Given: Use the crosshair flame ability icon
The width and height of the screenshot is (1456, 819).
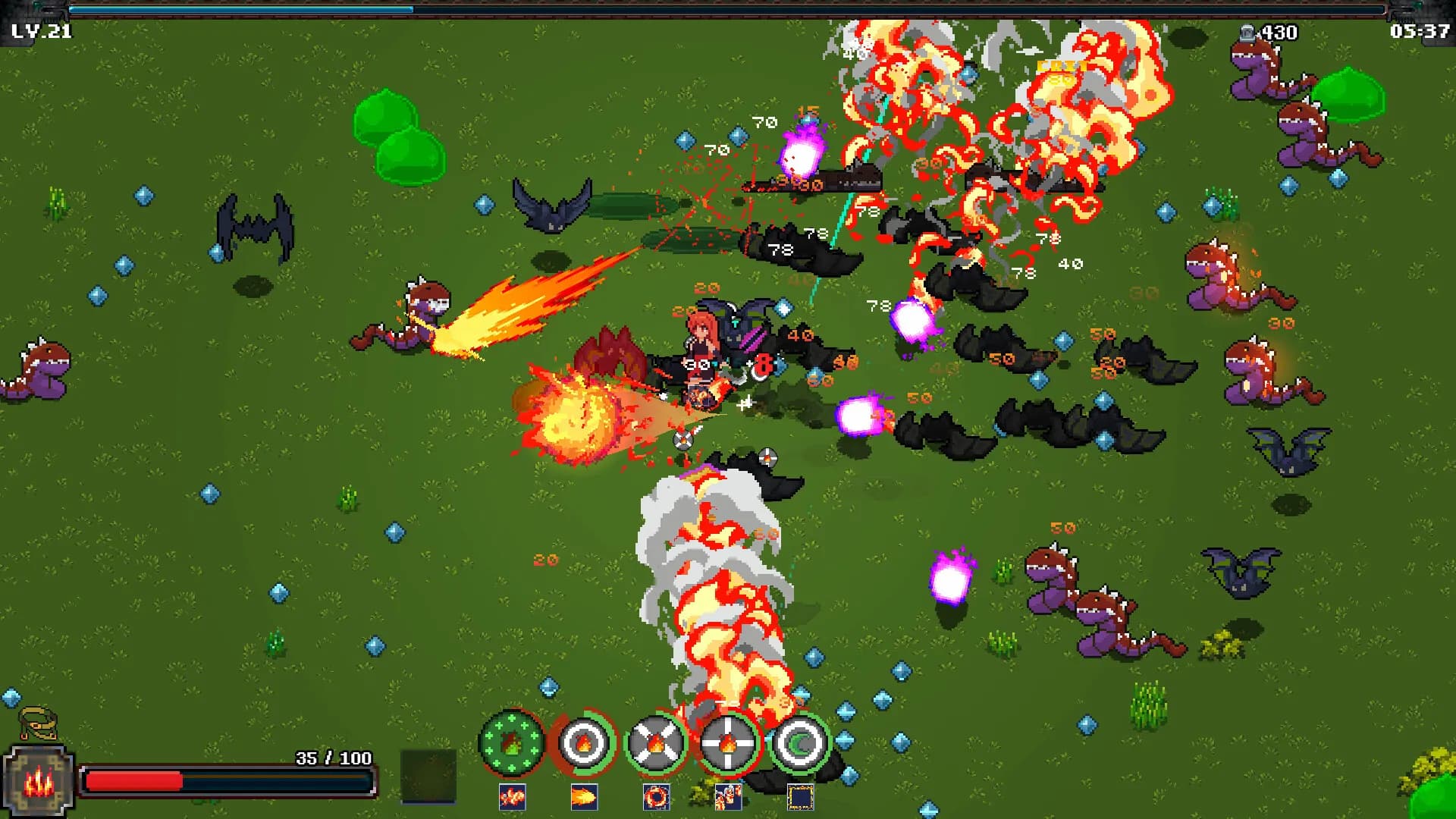Looking at the screenshot, I should 726,741.
